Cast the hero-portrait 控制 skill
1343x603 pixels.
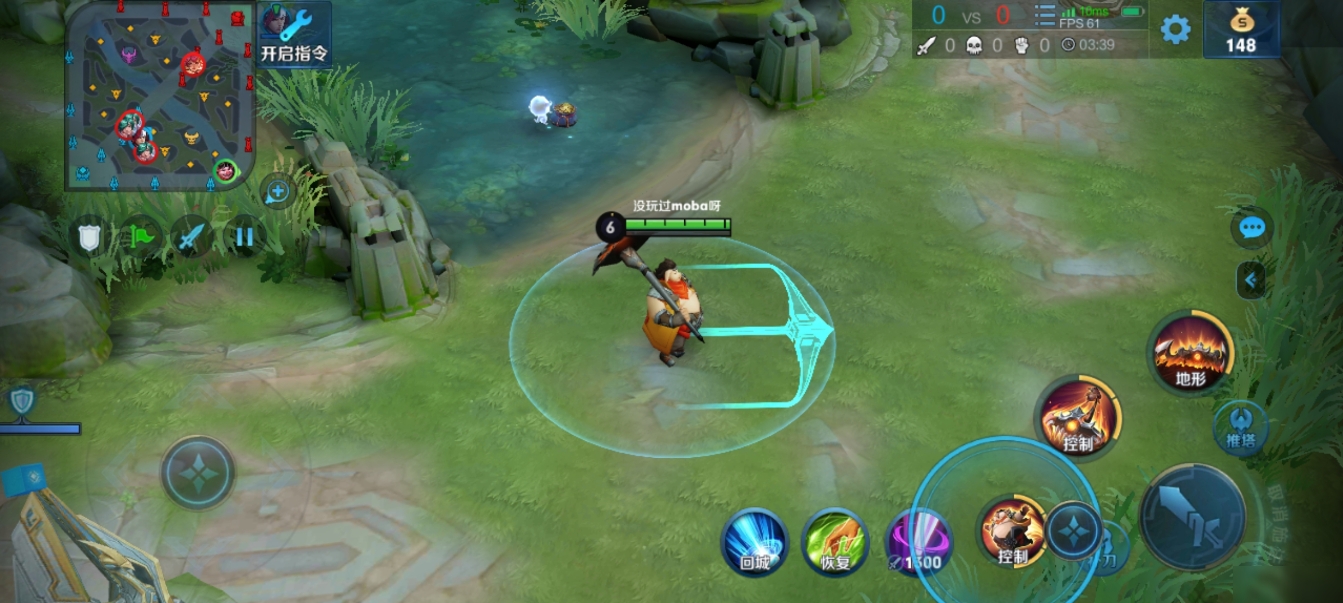(x=1011, y=530)
